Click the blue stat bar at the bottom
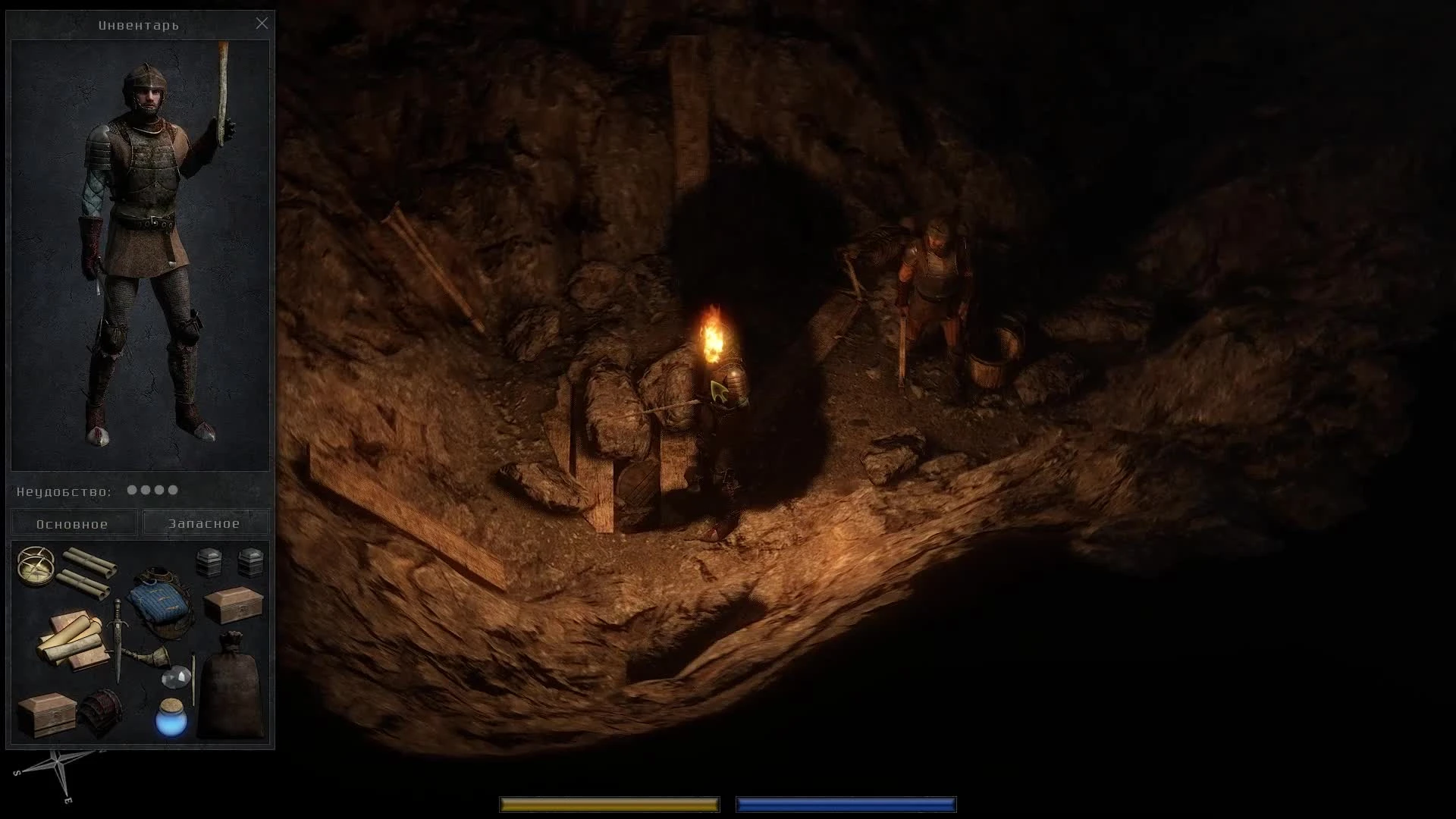This screenshot has width=1456, height=819. (846, 804)
